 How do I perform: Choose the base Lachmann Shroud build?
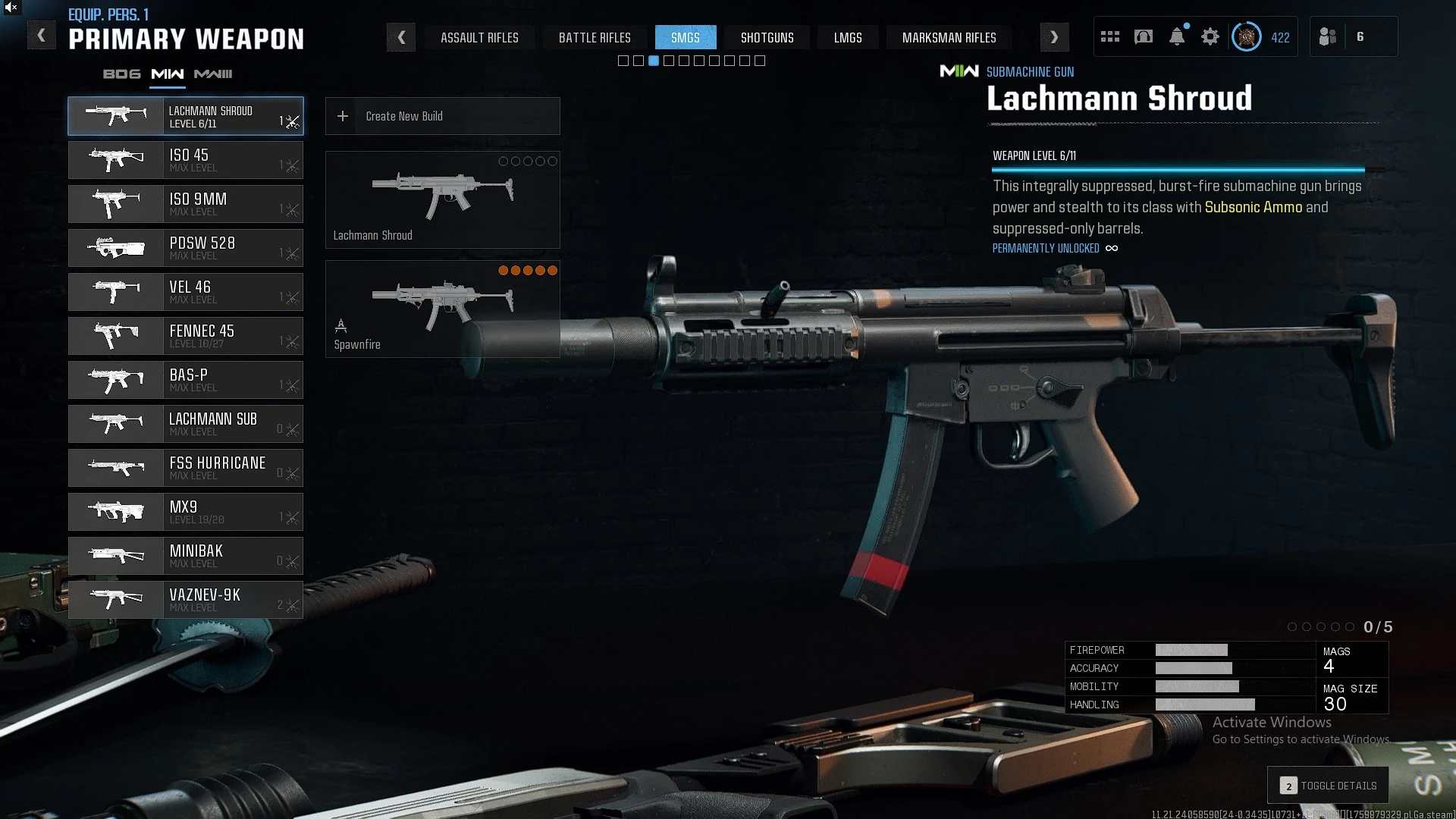coord(443,199)
